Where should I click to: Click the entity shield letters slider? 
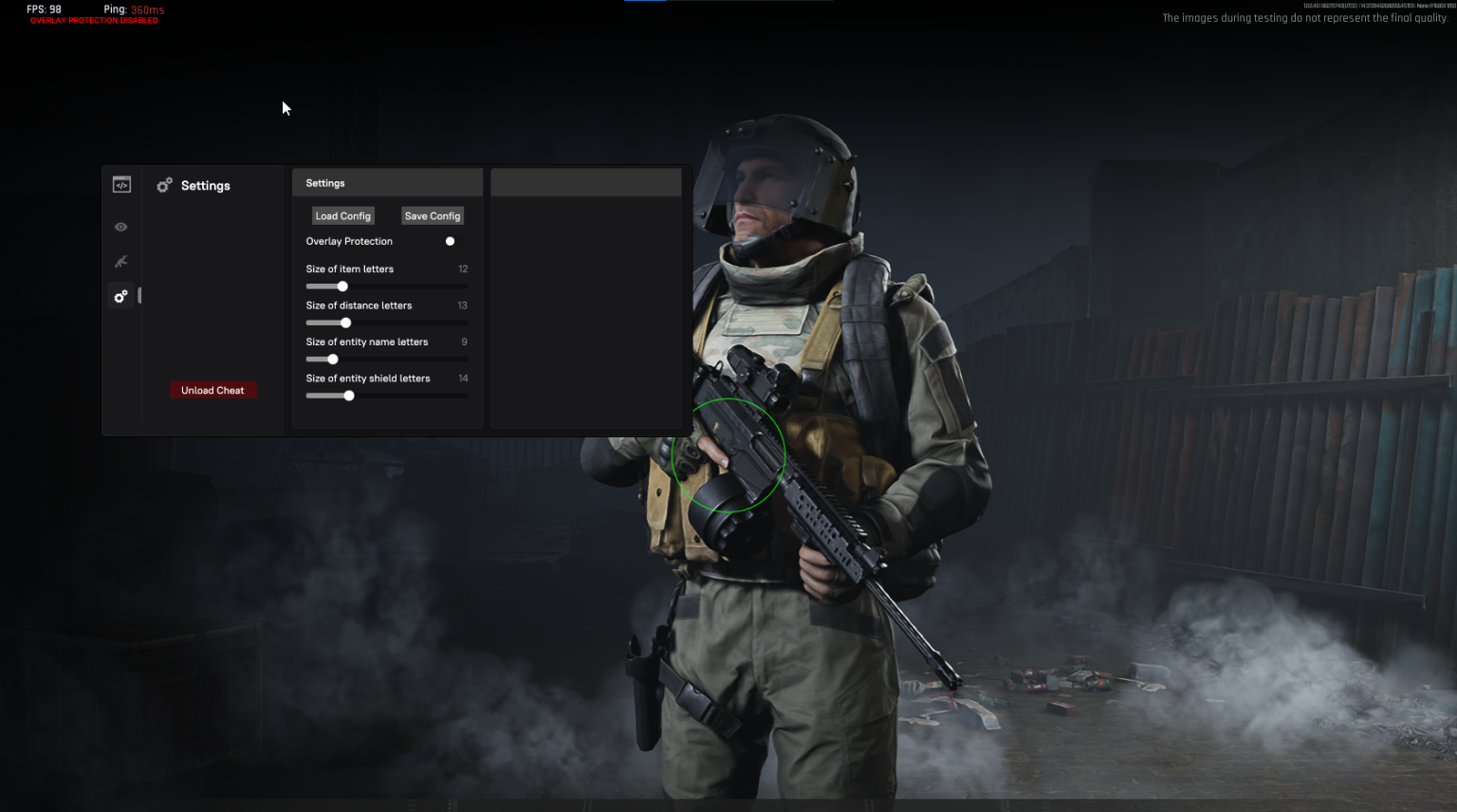pyautogui.click(x=349, y=397)
